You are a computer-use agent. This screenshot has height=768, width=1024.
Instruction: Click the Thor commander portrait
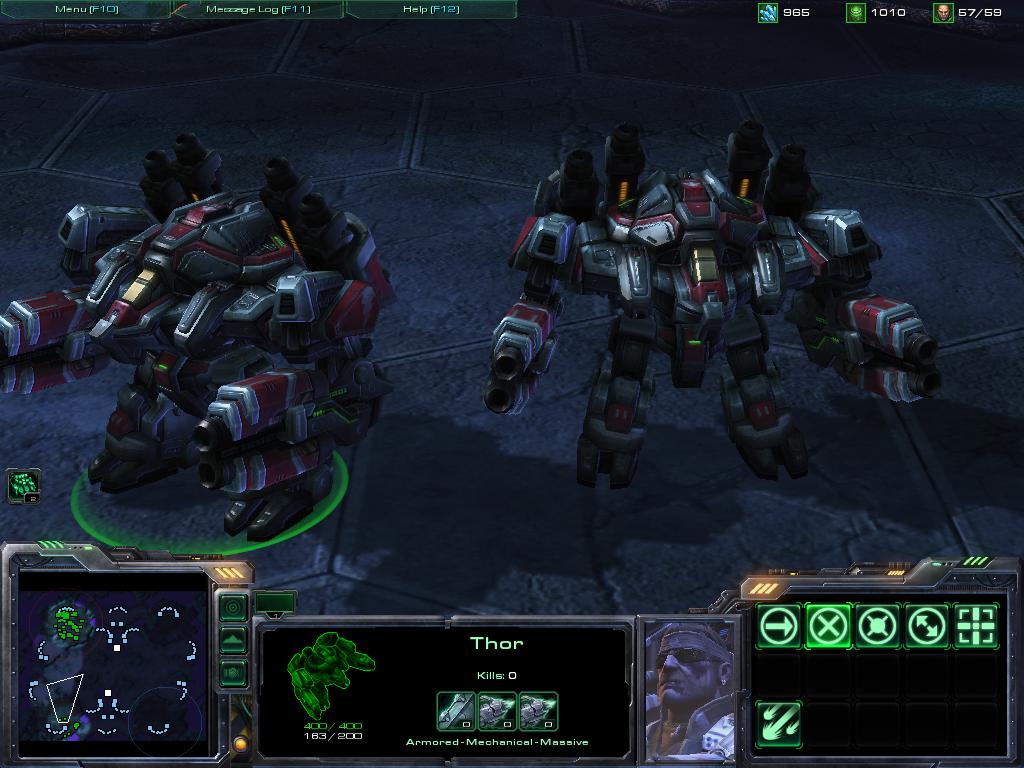pos(690,691)
